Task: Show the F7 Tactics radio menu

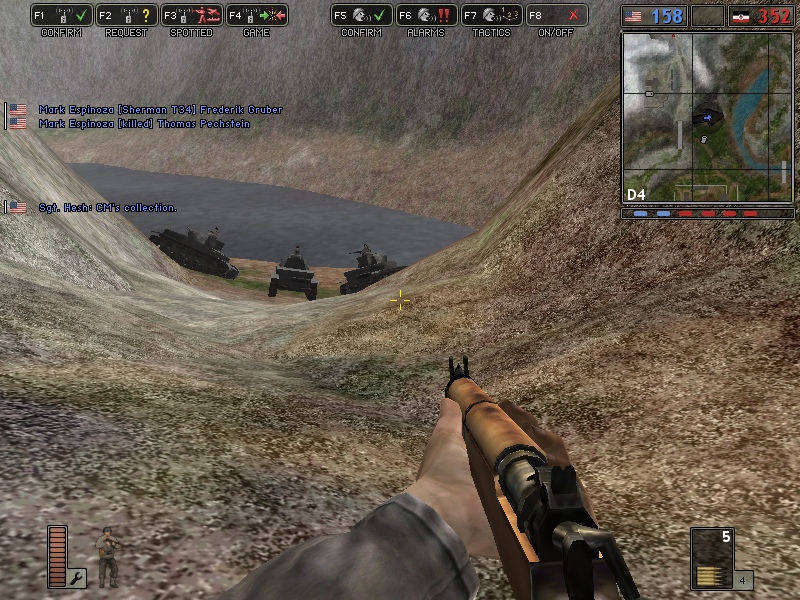Action: pyautogui.click(x=491, y=16)
